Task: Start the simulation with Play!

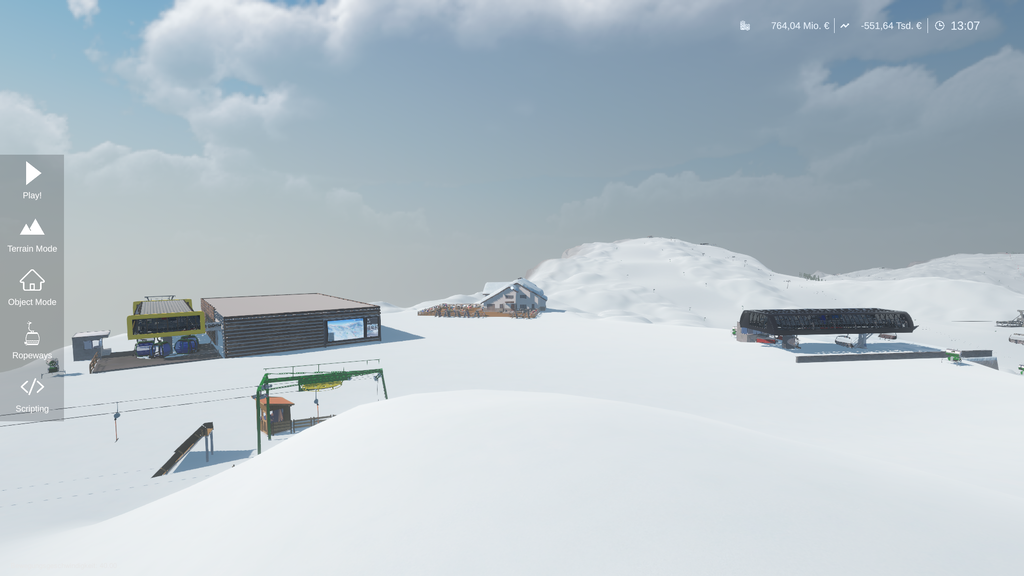Action: [32, 181]
